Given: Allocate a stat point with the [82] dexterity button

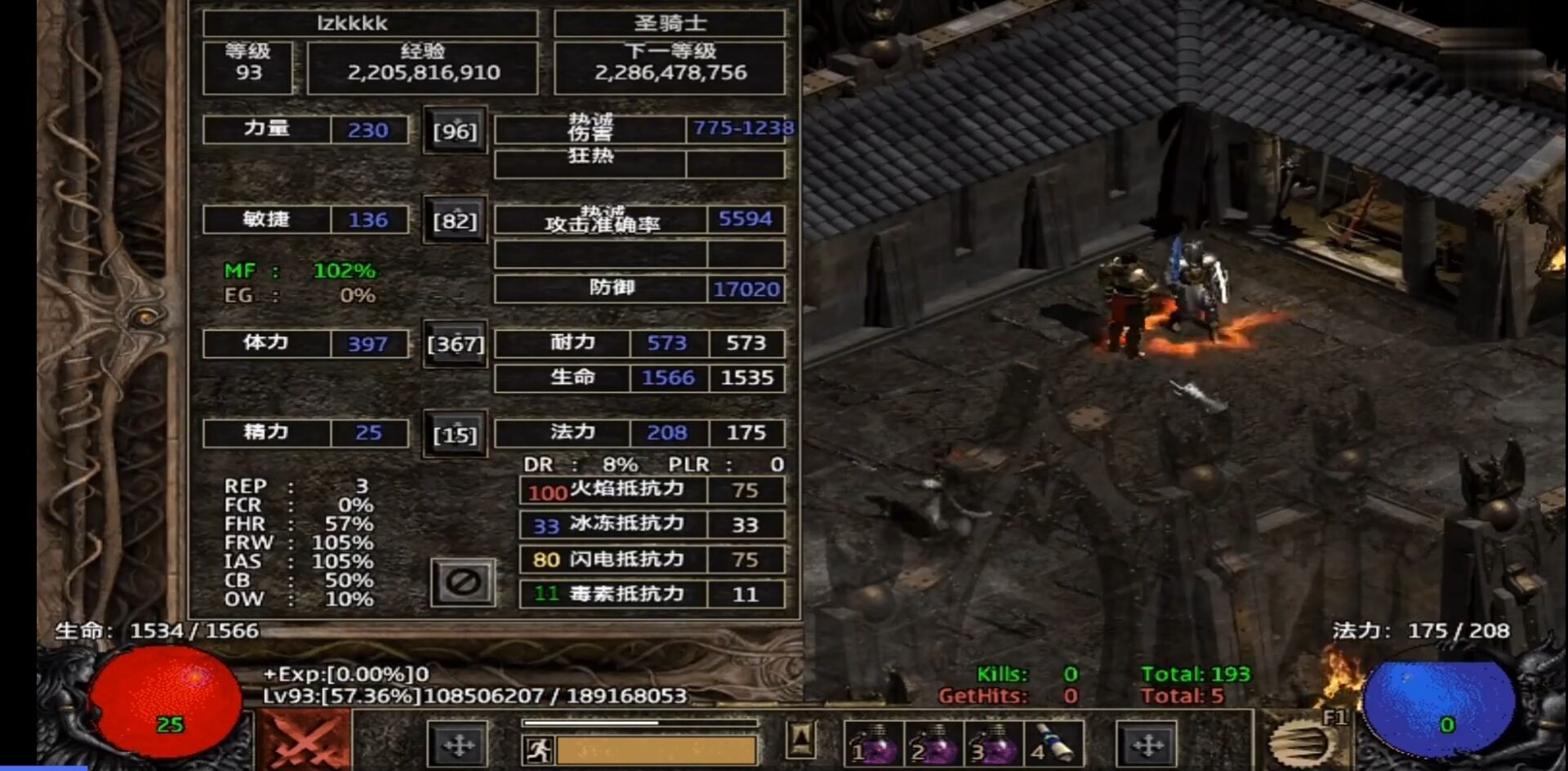Looking at the screenshot, I should coord(455,219).
